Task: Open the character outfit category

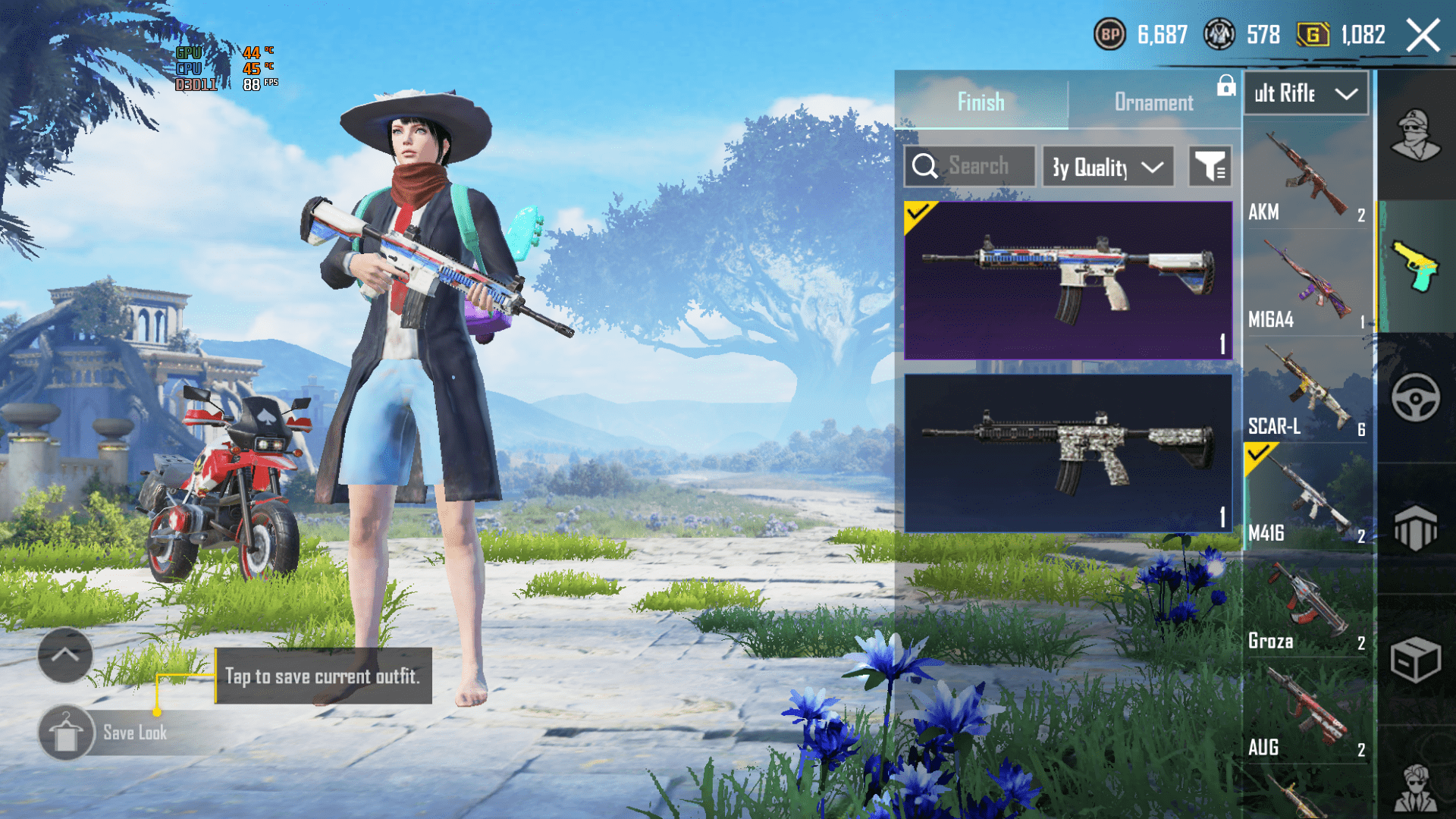Action: pos(1415,136)
